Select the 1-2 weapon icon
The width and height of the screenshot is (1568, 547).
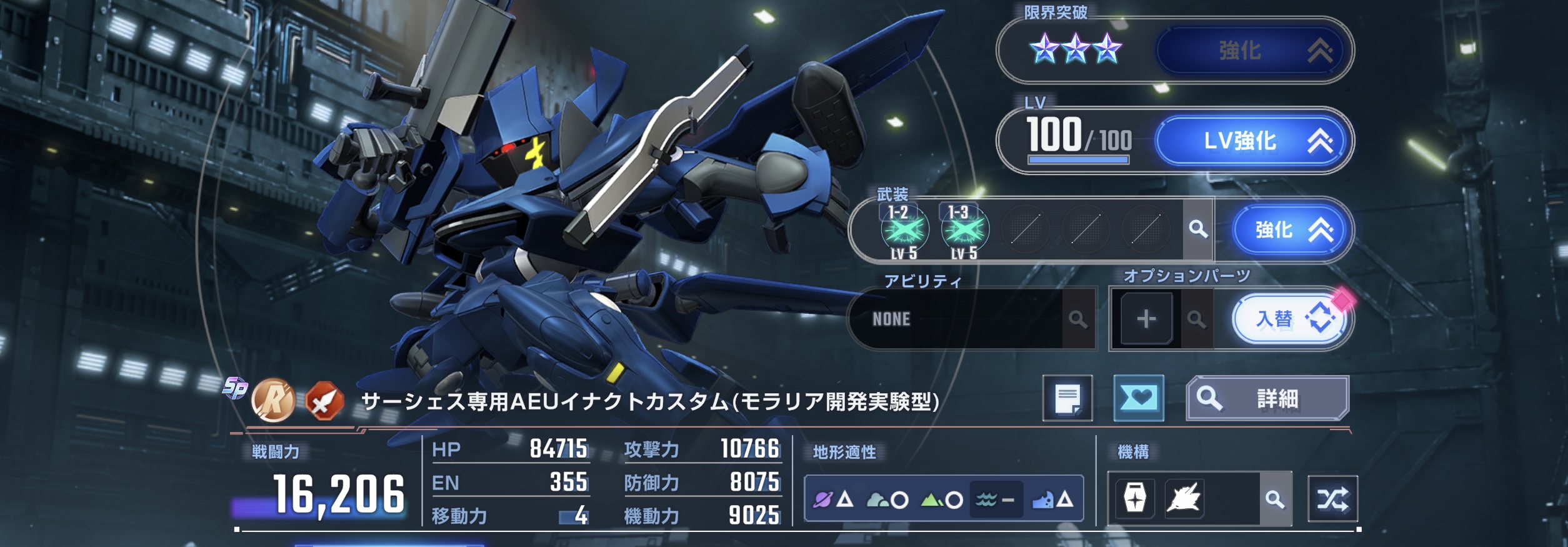click(904, 231)
